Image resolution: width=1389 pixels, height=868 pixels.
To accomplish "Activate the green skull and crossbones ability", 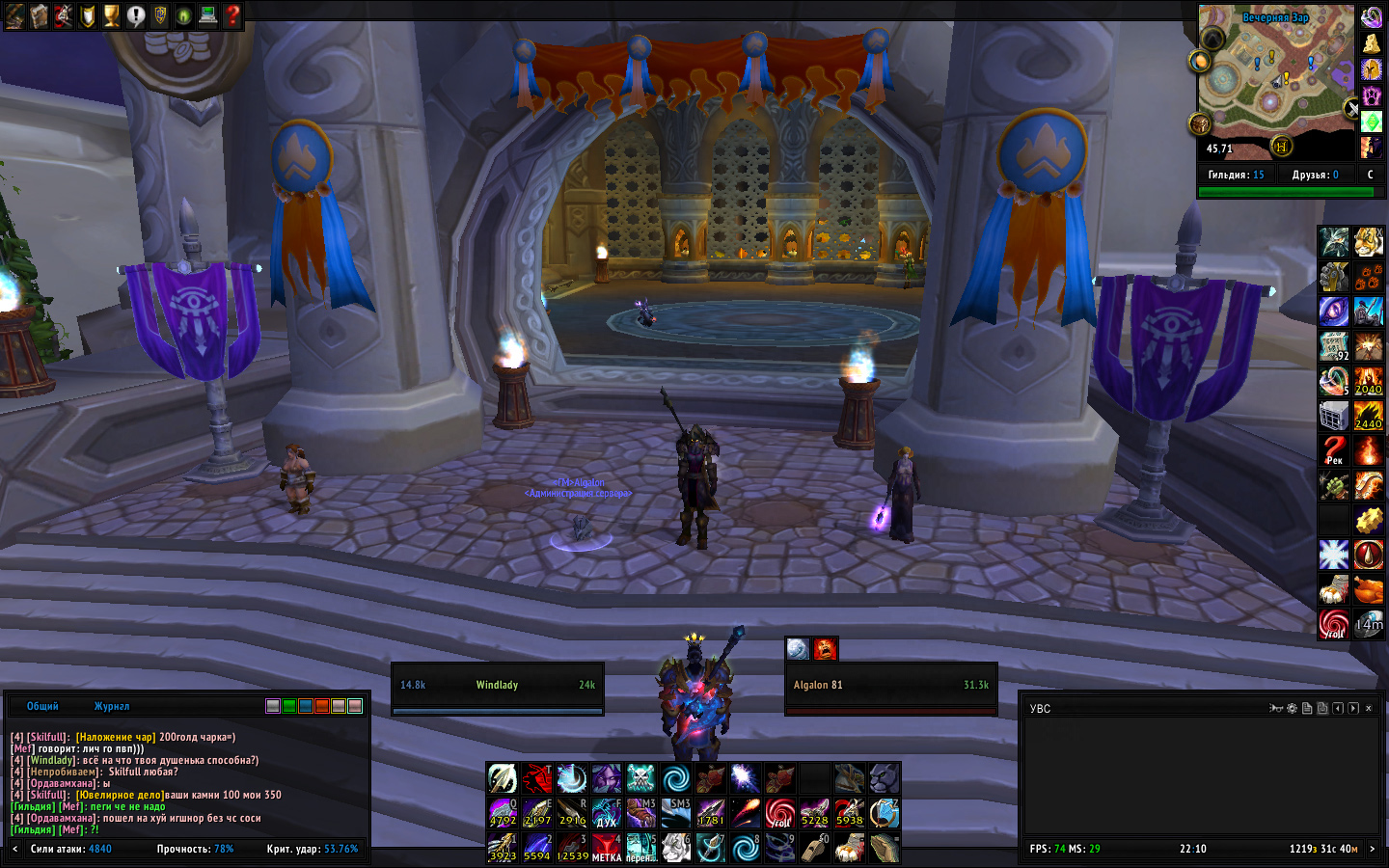I will (640, 777).
